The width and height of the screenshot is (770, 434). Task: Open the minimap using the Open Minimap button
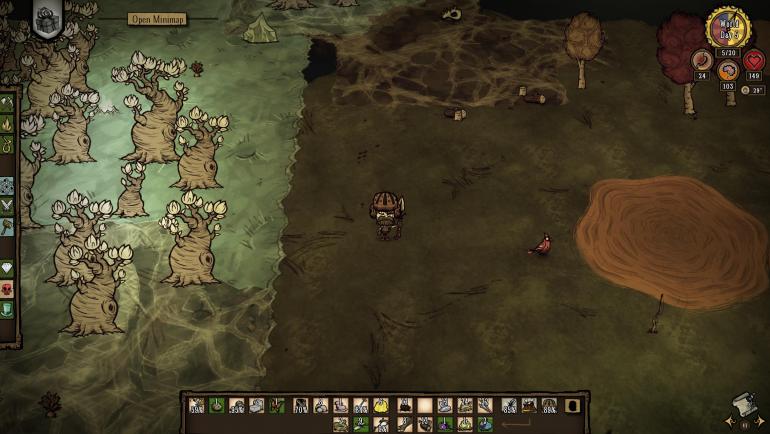(160, 19)
